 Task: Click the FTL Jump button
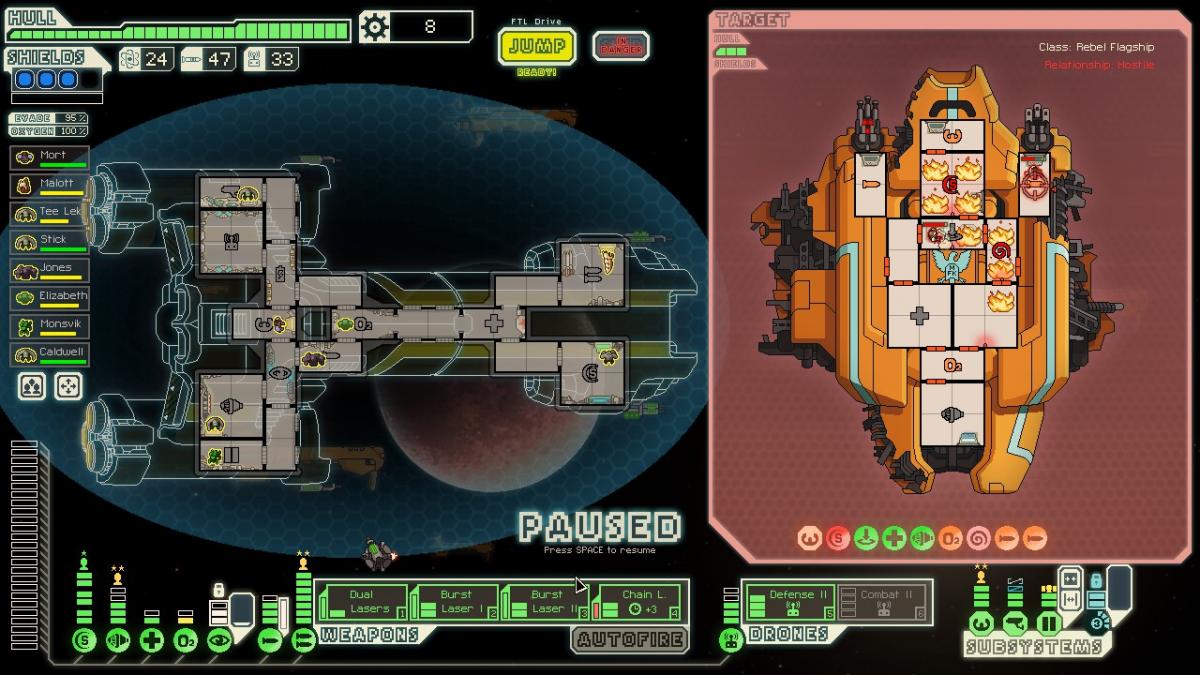pyautogui.click(x=537, y=46)
